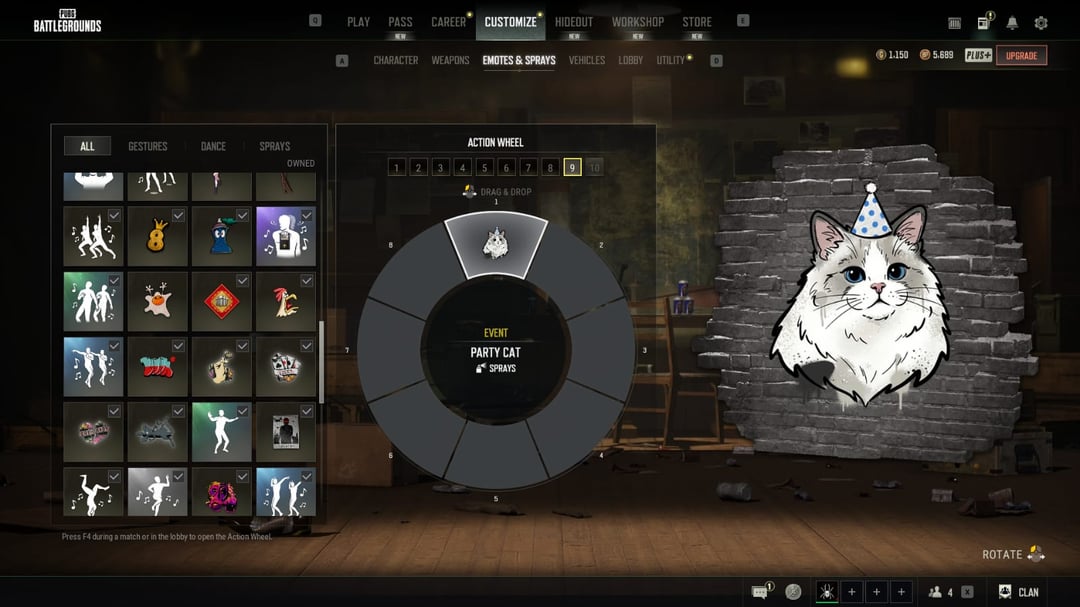Select action wheel preset 3
This screenshot has width=1080, height=607.
point(441,168)
